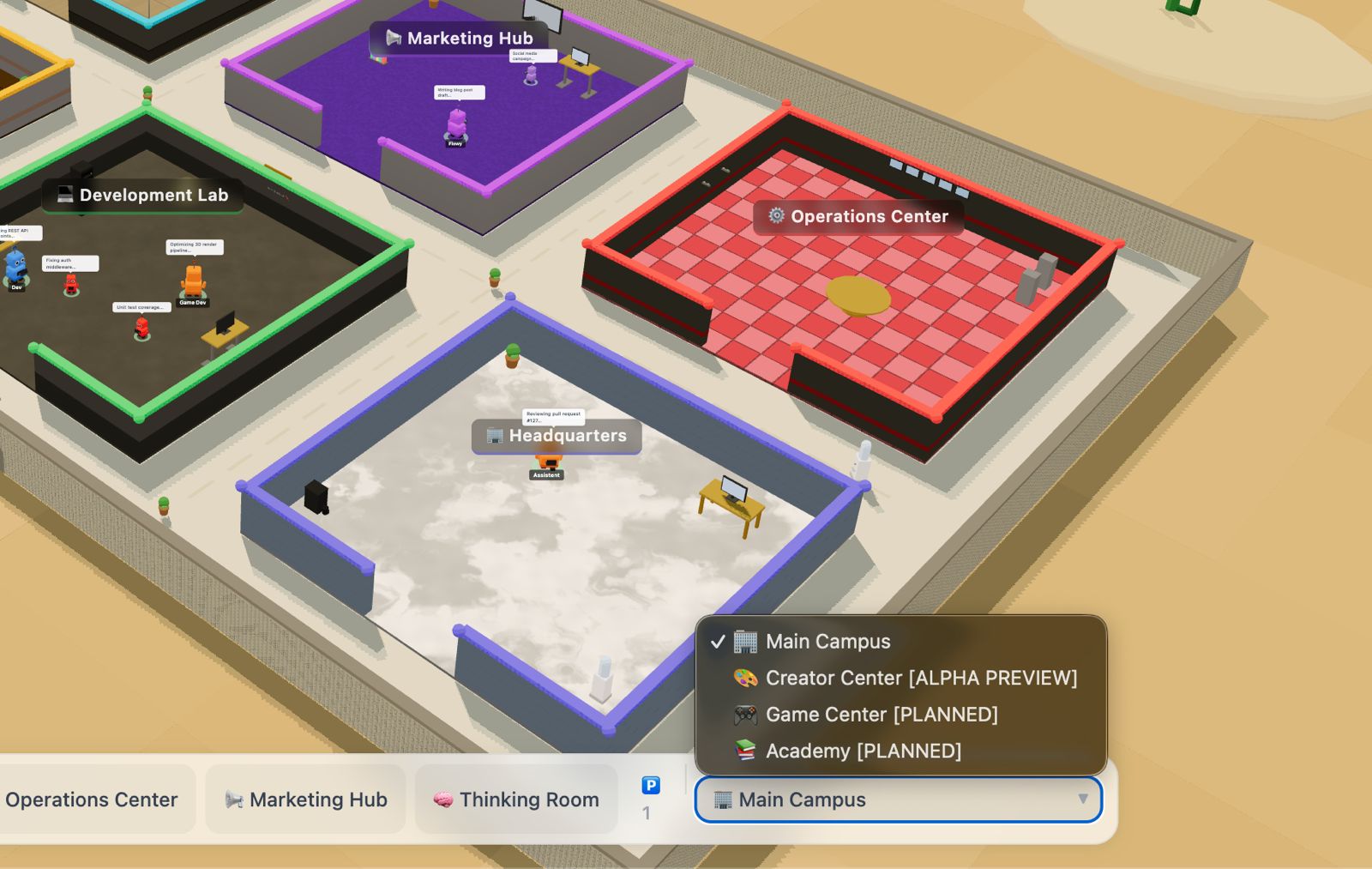
Task: Click the computer icon on the Development Lab label
Action: (63, 195)
